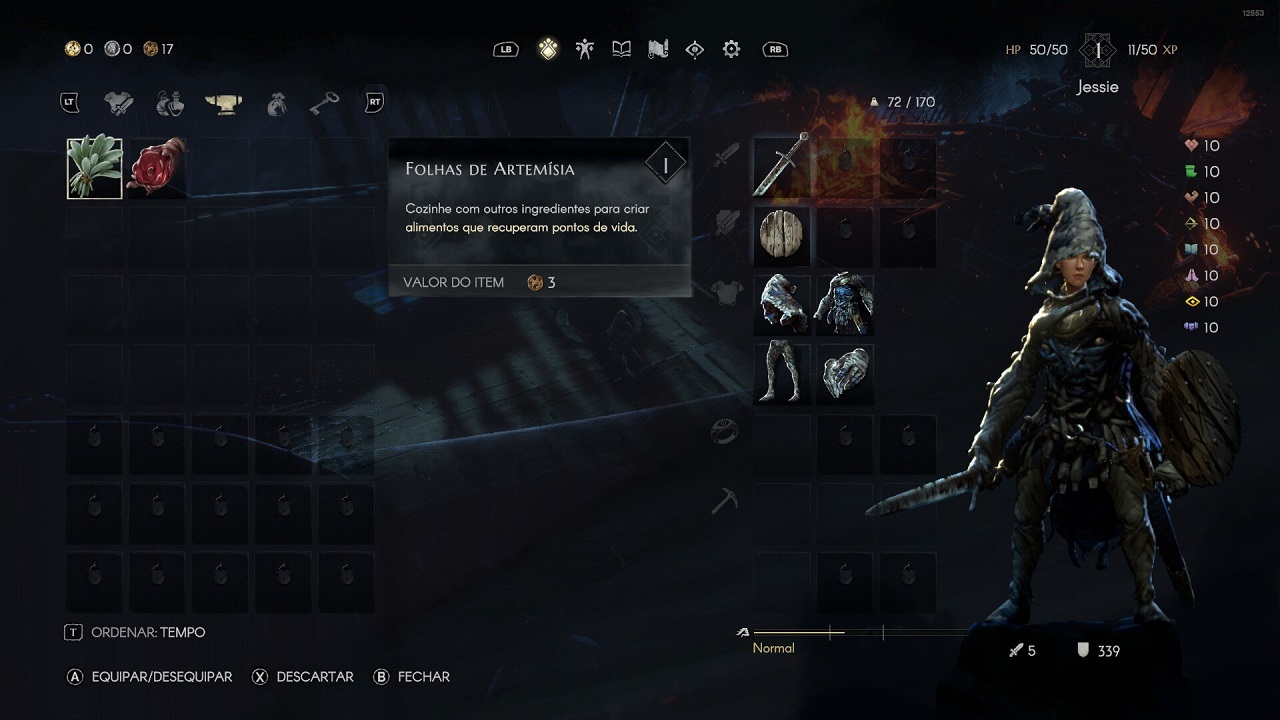Screen dimensions: 1280x720
Task: Open the eye icon tab
Action: [x=695, y=49]
